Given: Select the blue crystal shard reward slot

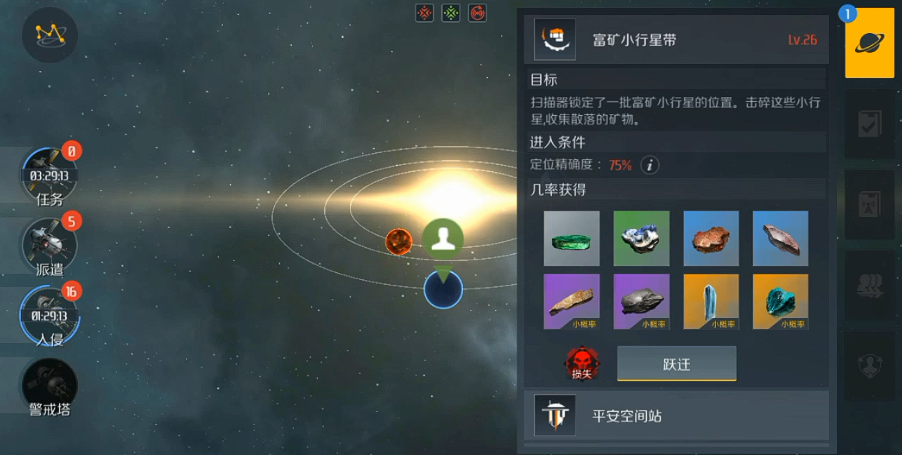Looking at the screenshot, I should point(711,301).
